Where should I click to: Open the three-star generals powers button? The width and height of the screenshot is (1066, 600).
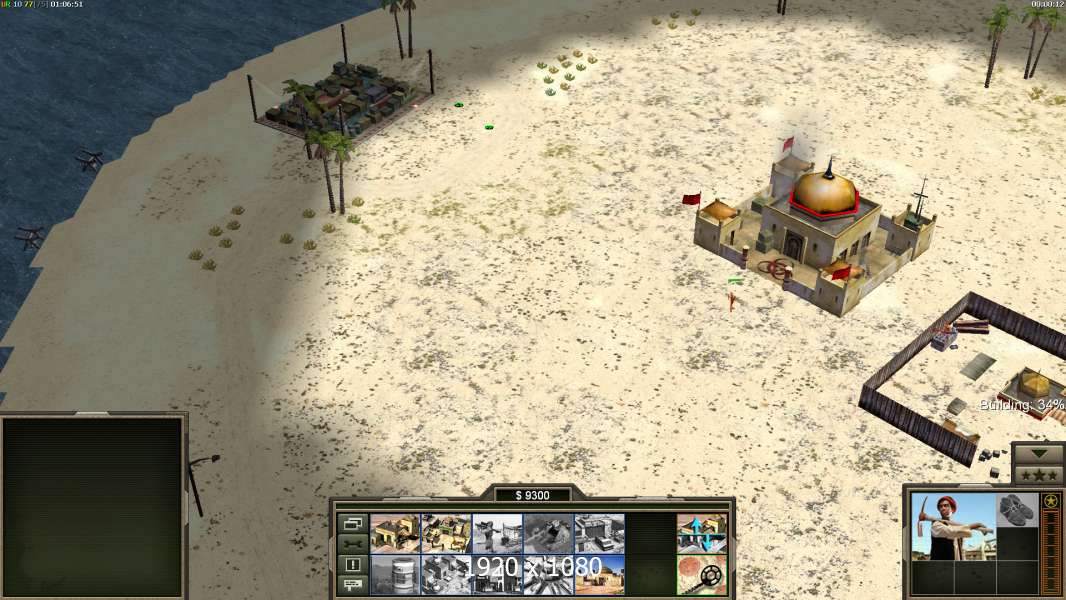coord(1038,474)
